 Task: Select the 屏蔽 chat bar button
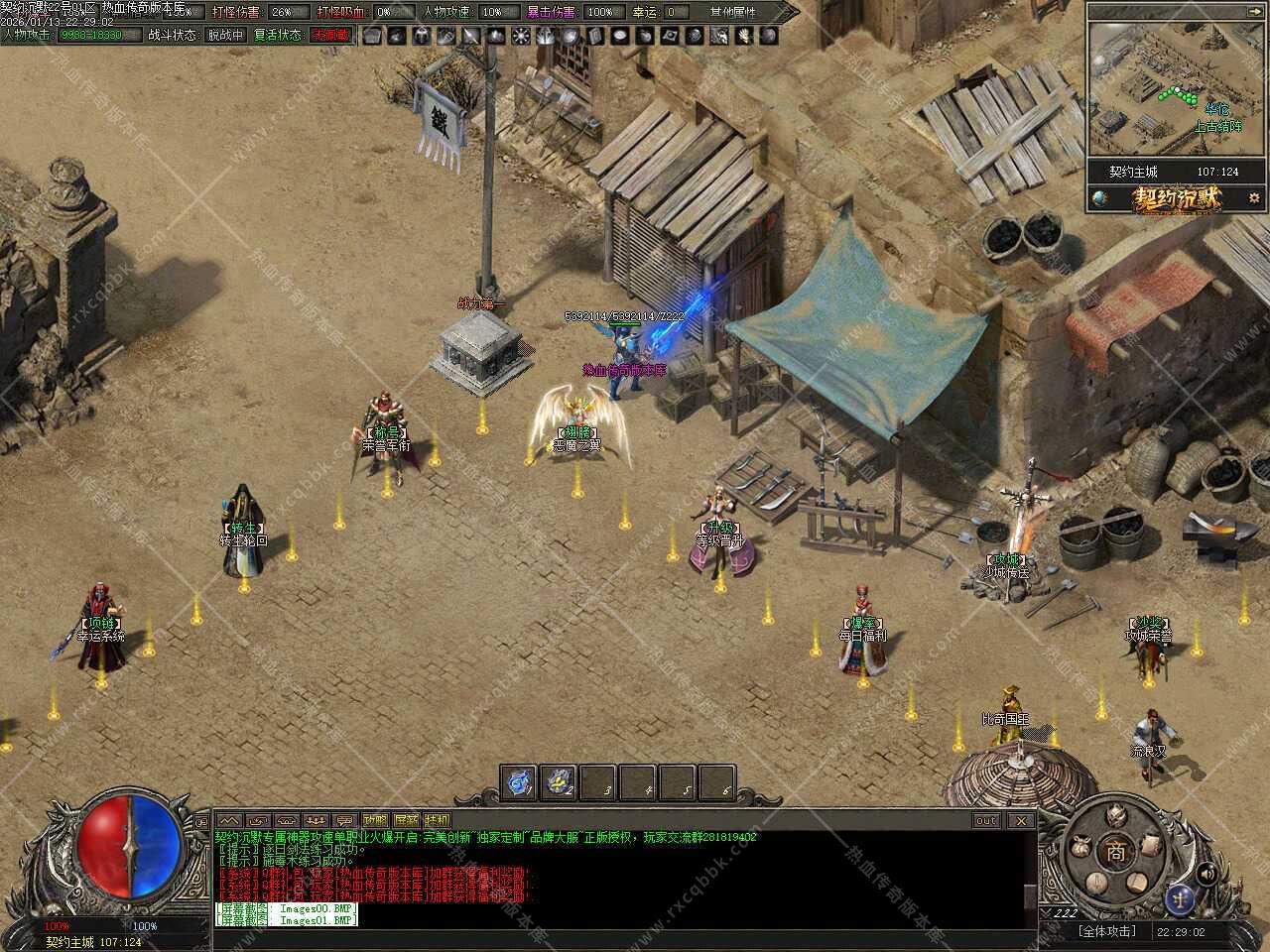406,820
